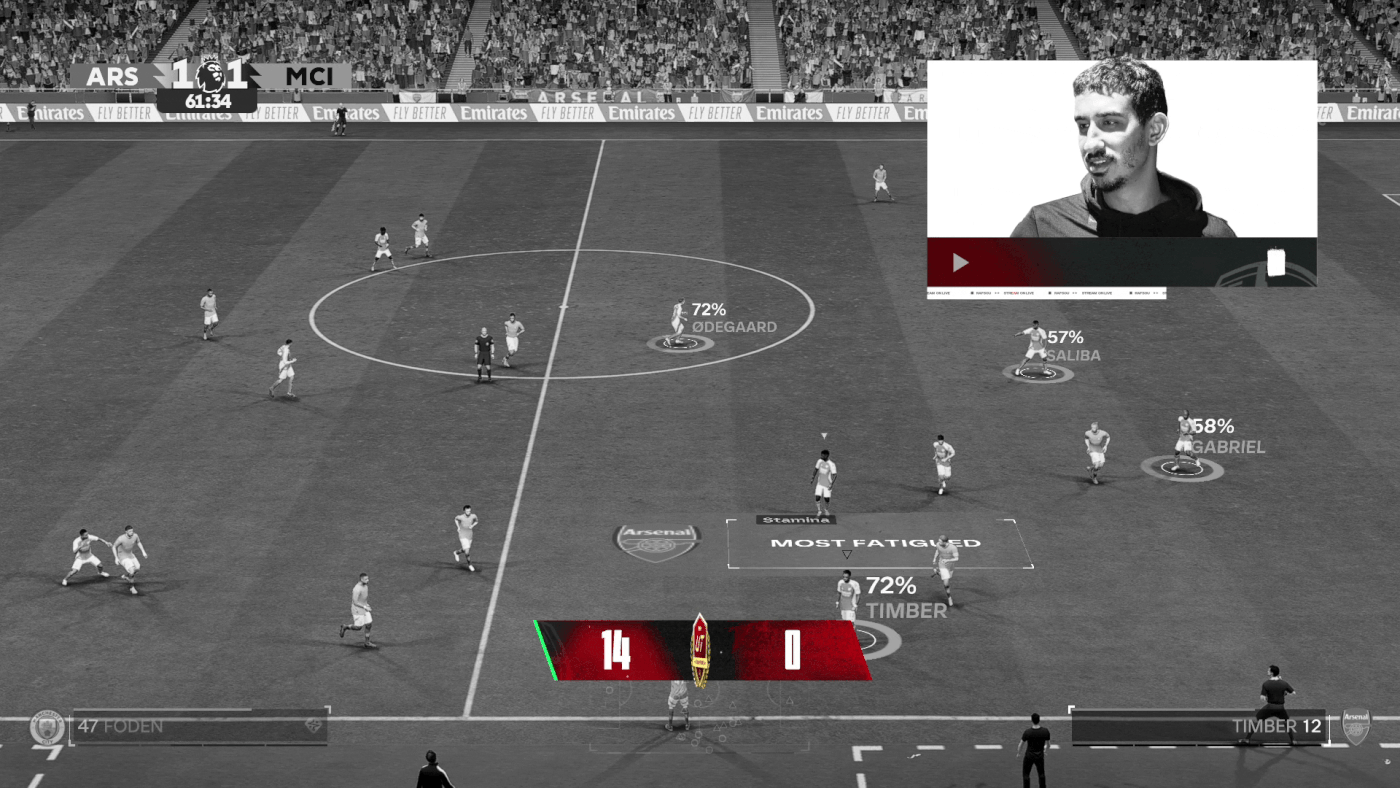Click the Foden 47 player panel
This screenshot has width=1400, height=788.
tap(198, 727)
